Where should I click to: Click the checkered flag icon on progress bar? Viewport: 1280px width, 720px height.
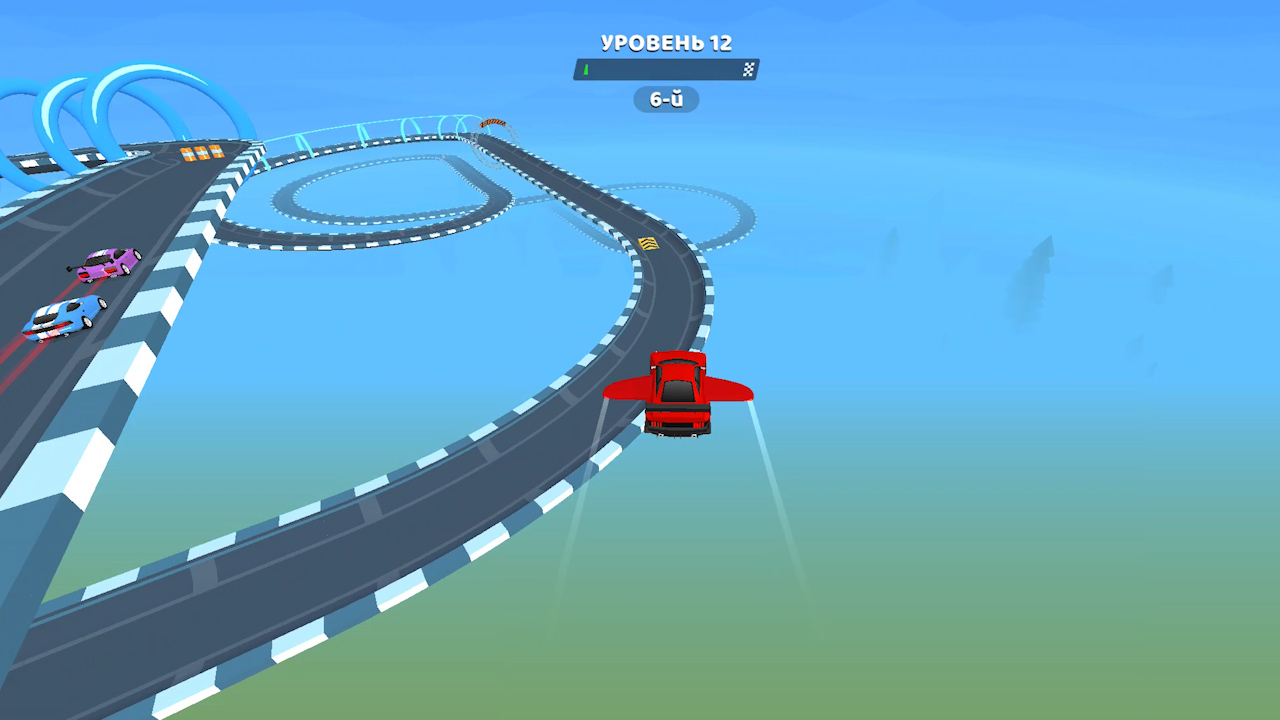pos(749,69)
